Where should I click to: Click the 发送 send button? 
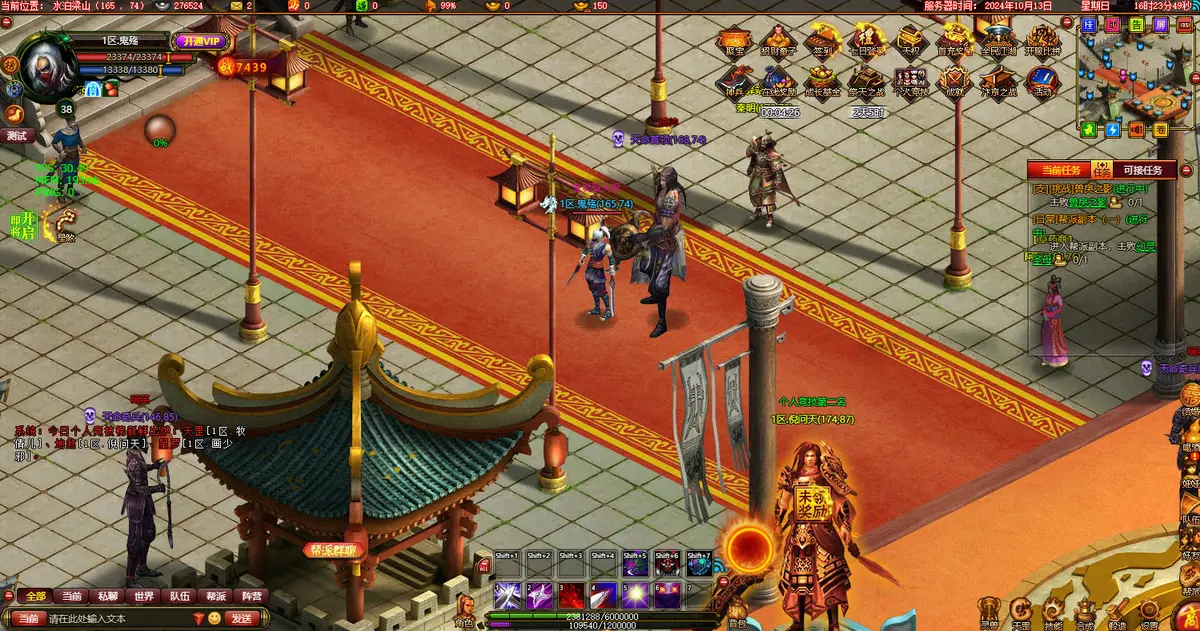pos(242,619)
